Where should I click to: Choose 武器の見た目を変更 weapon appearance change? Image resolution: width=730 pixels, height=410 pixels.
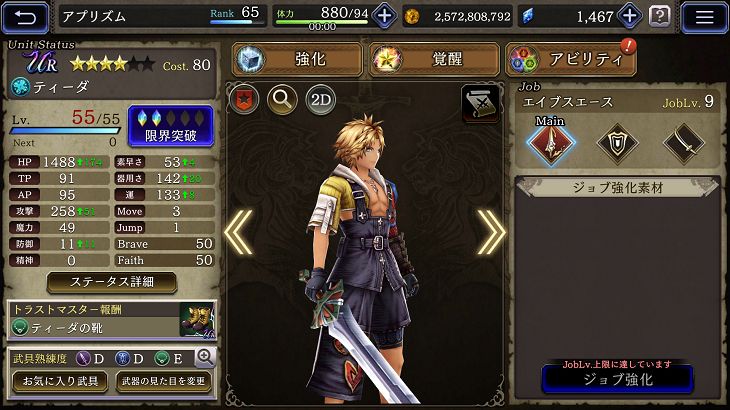click(x=162, y=382)
